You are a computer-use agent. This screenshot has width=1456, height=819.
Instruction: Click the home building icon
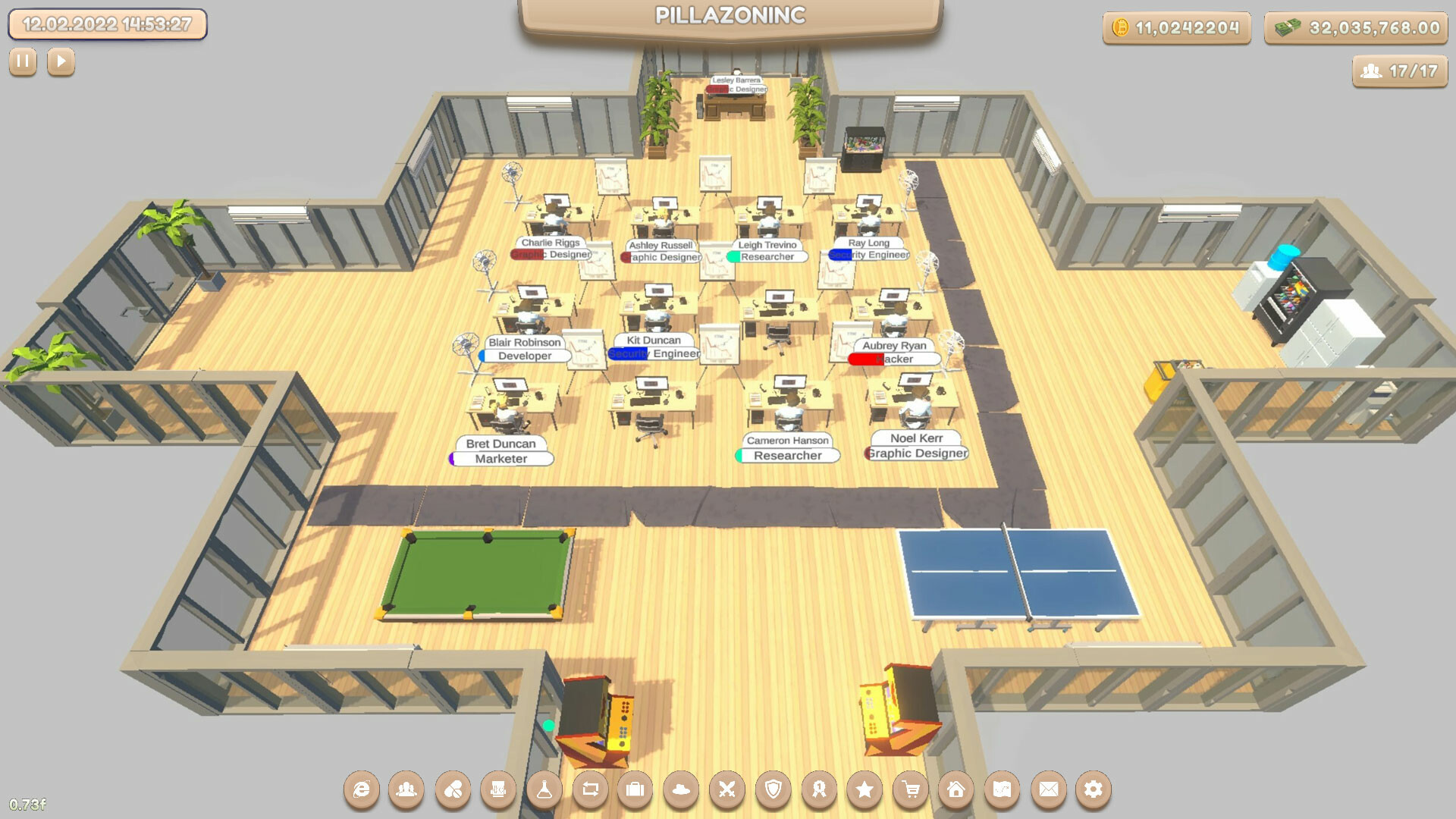(x=955, y=789)
